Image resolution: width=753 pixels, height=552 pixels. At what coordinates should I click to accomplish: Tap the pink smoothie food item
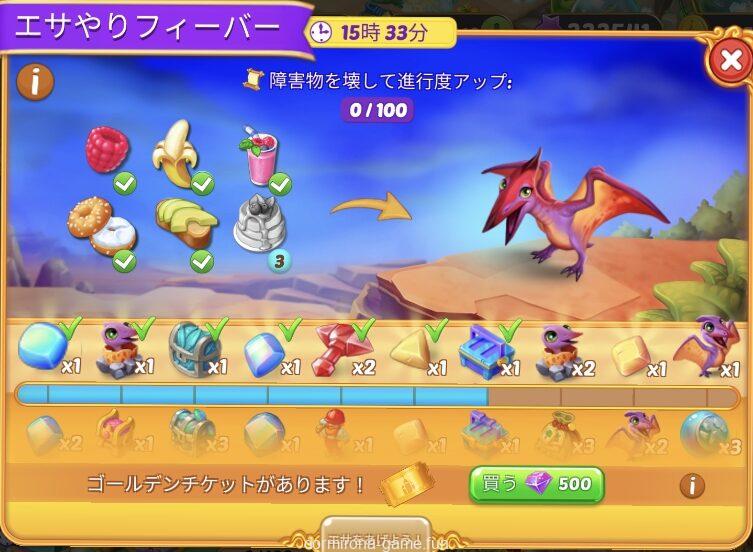coord(257,157)
